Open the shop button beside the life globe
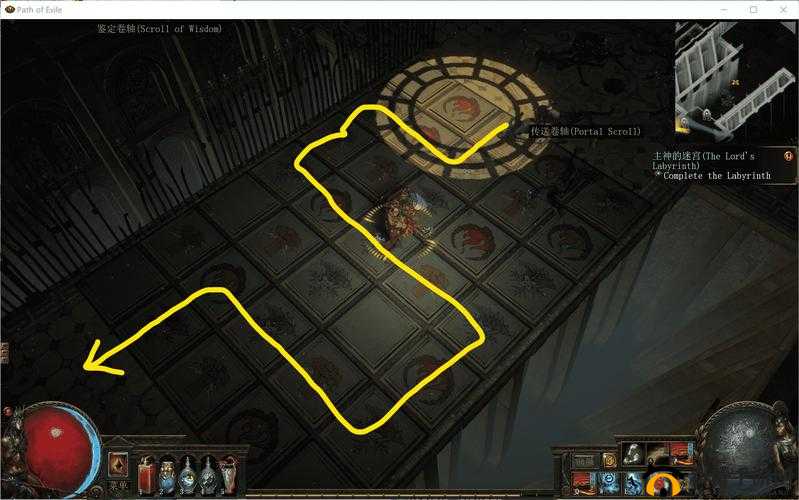 pyautogui.click(x=118, y=465)
